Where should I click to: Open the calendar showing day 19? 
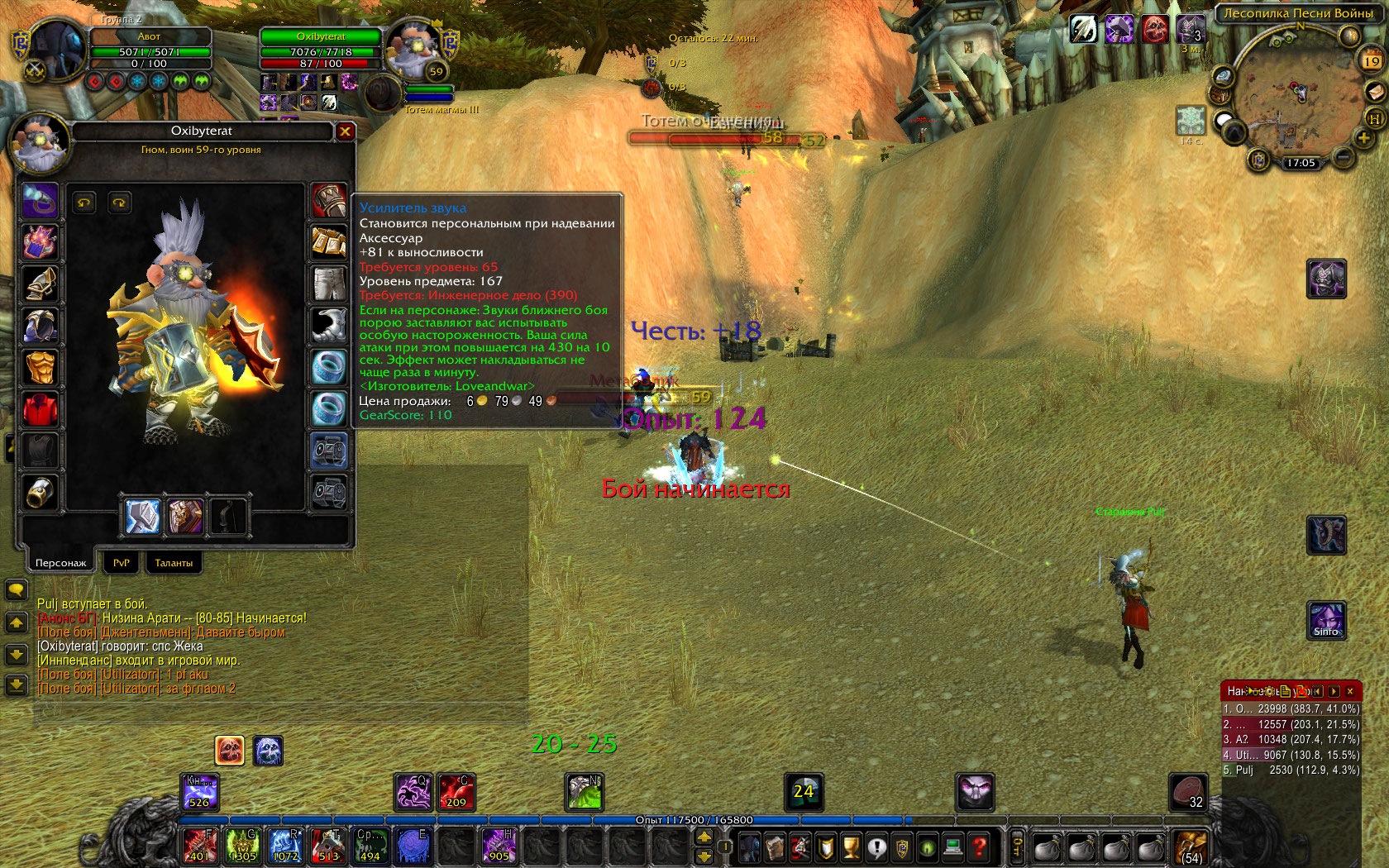(1371, 61)
